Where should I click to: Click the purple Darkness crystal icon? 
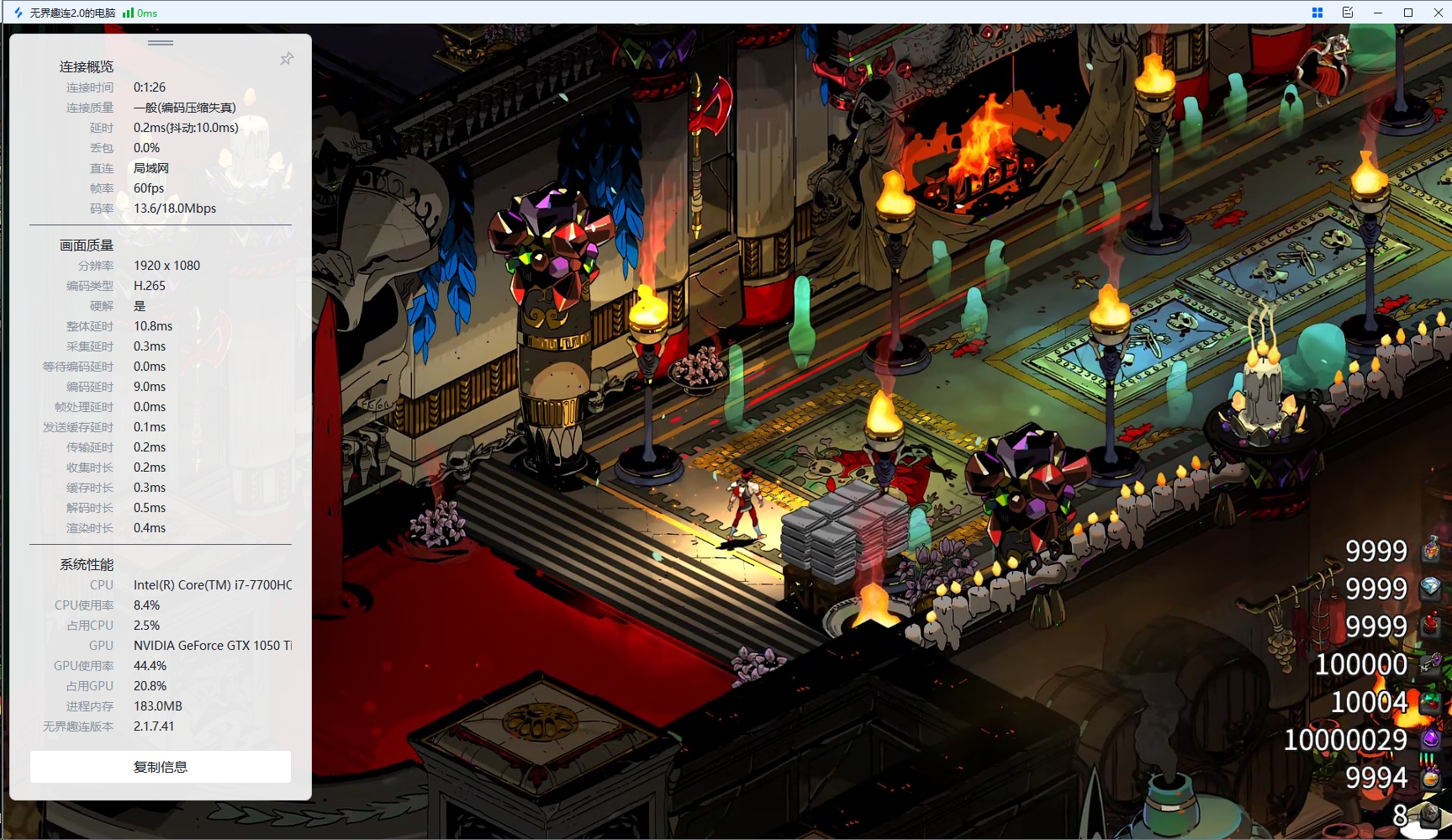[1430, 739]
